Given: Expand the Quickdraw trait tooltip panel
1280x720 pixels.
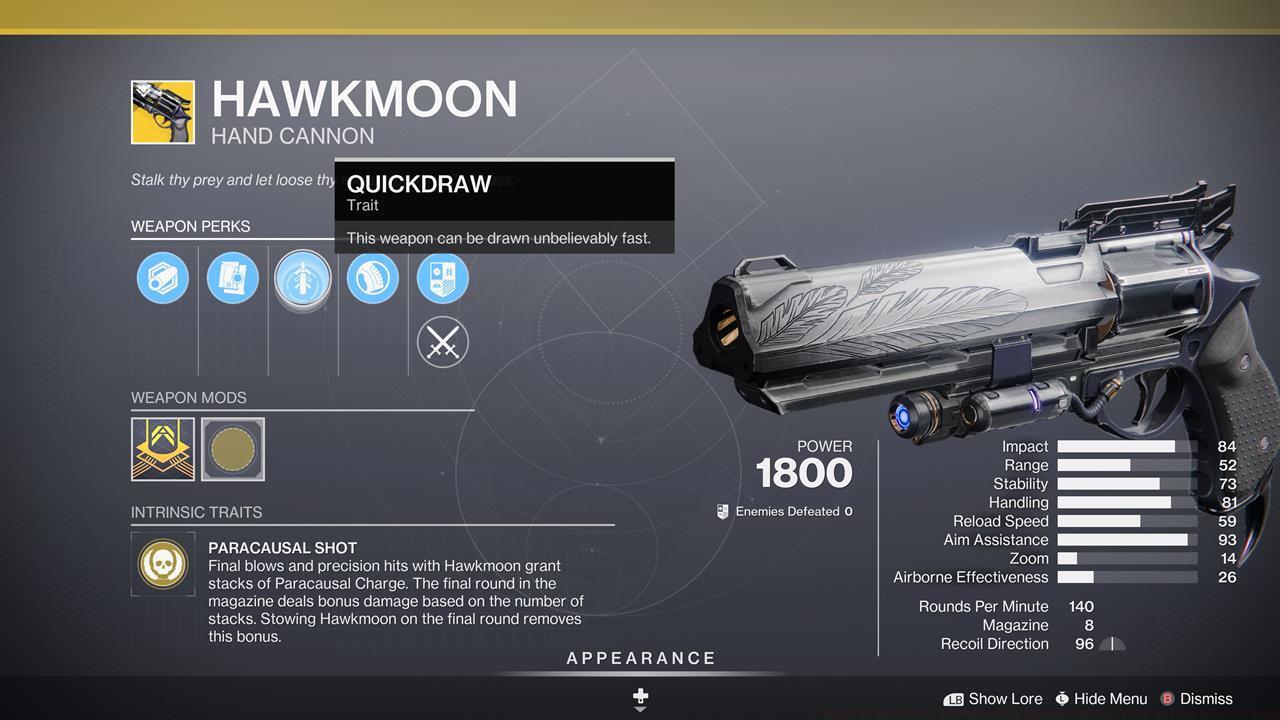Looking at the screenshot, I should (504, 205).
